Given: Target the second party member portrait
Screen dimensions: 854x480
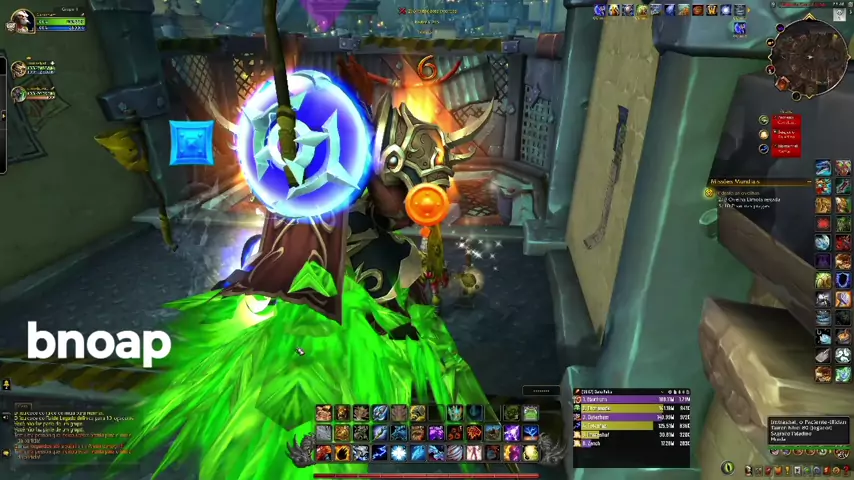Looking at the screenshot, I should coord(18,94).
